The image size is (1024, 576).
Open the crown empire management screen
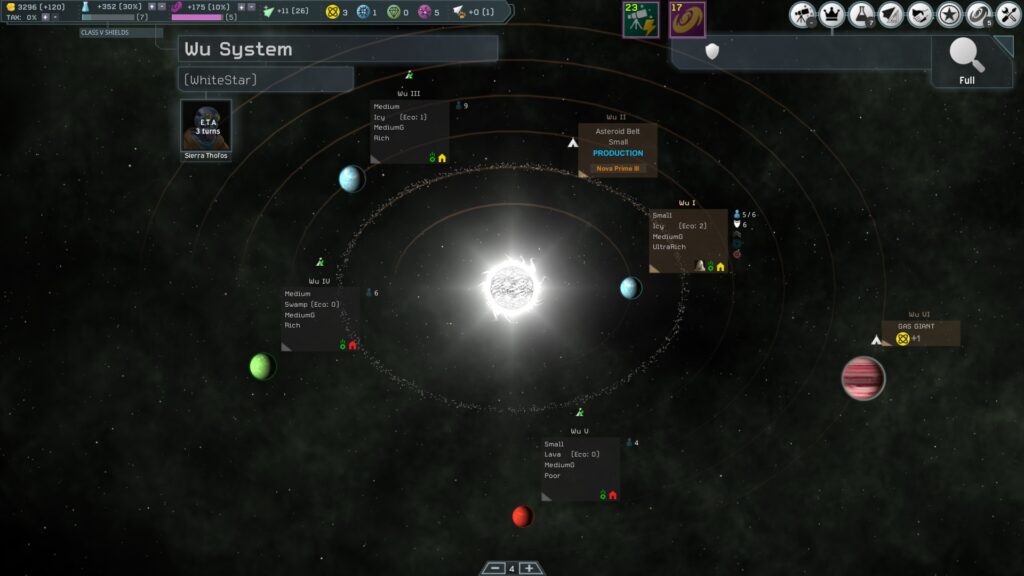pyautogui.click(x=832, y=15)
